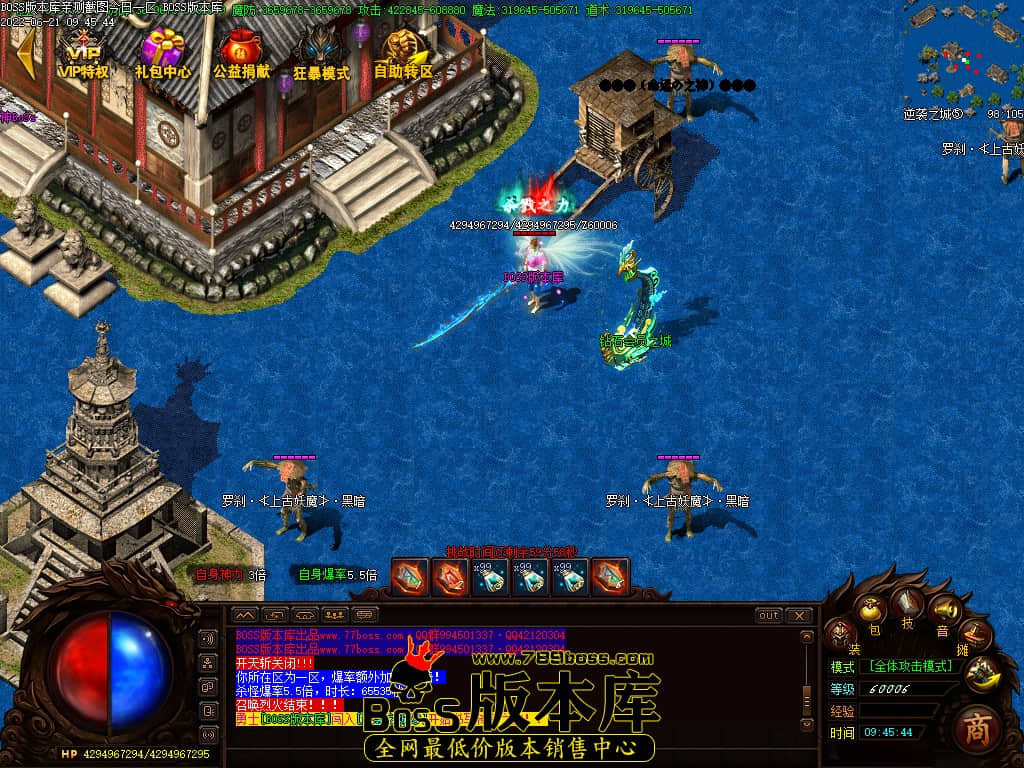Open the 礼包中心 gift center
The width and height of the screenshot is (1024, 768).
coord(163,53)
